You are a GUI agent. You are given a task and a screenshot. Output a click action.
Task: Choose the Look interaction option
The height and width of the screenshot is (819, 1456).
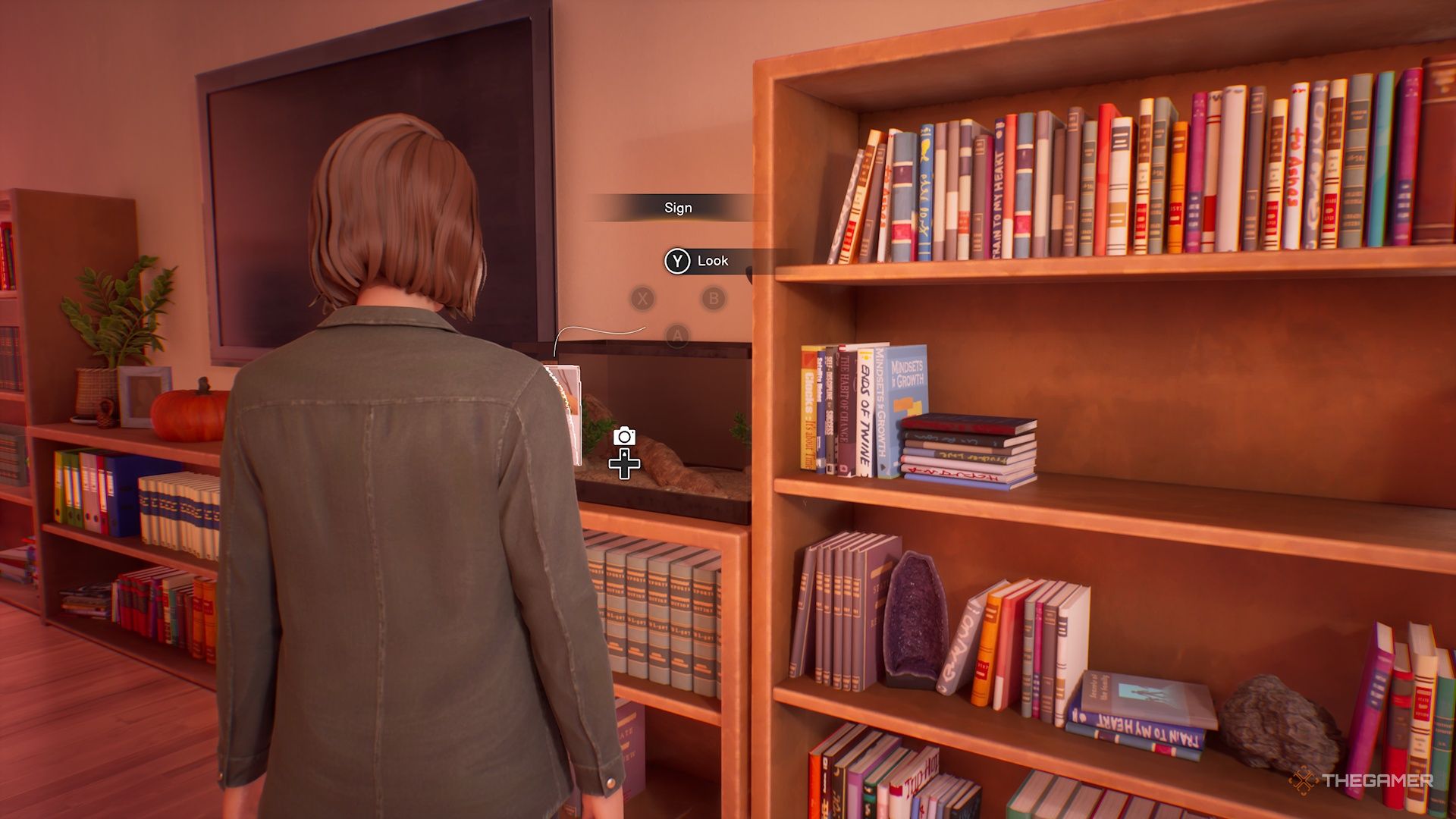click(x=699, y=261)
